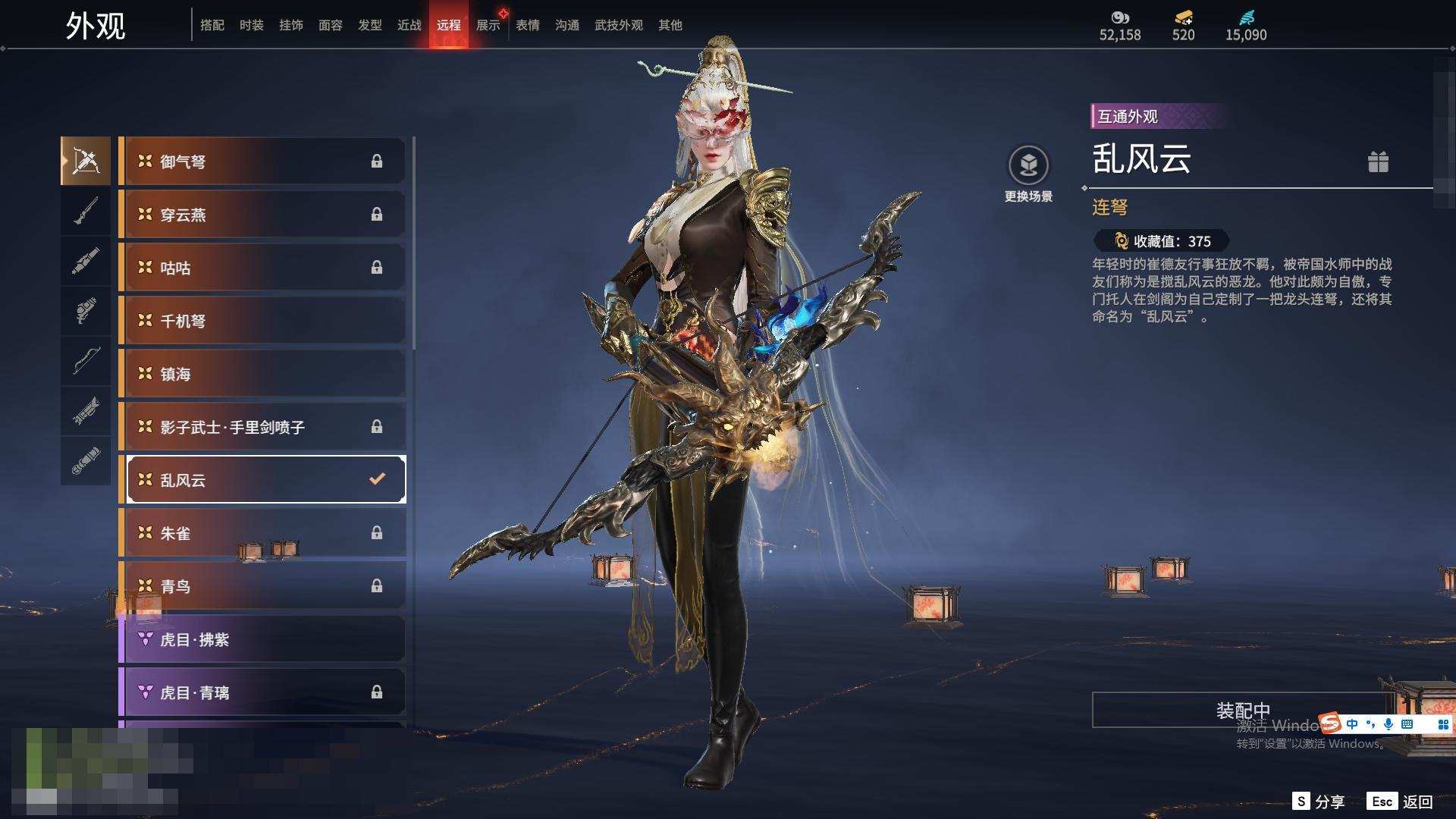The width and height of the screenshot is (1456, 819).
Task: Select the 朱雀 crossbow skin
Action: click(262, 533)
